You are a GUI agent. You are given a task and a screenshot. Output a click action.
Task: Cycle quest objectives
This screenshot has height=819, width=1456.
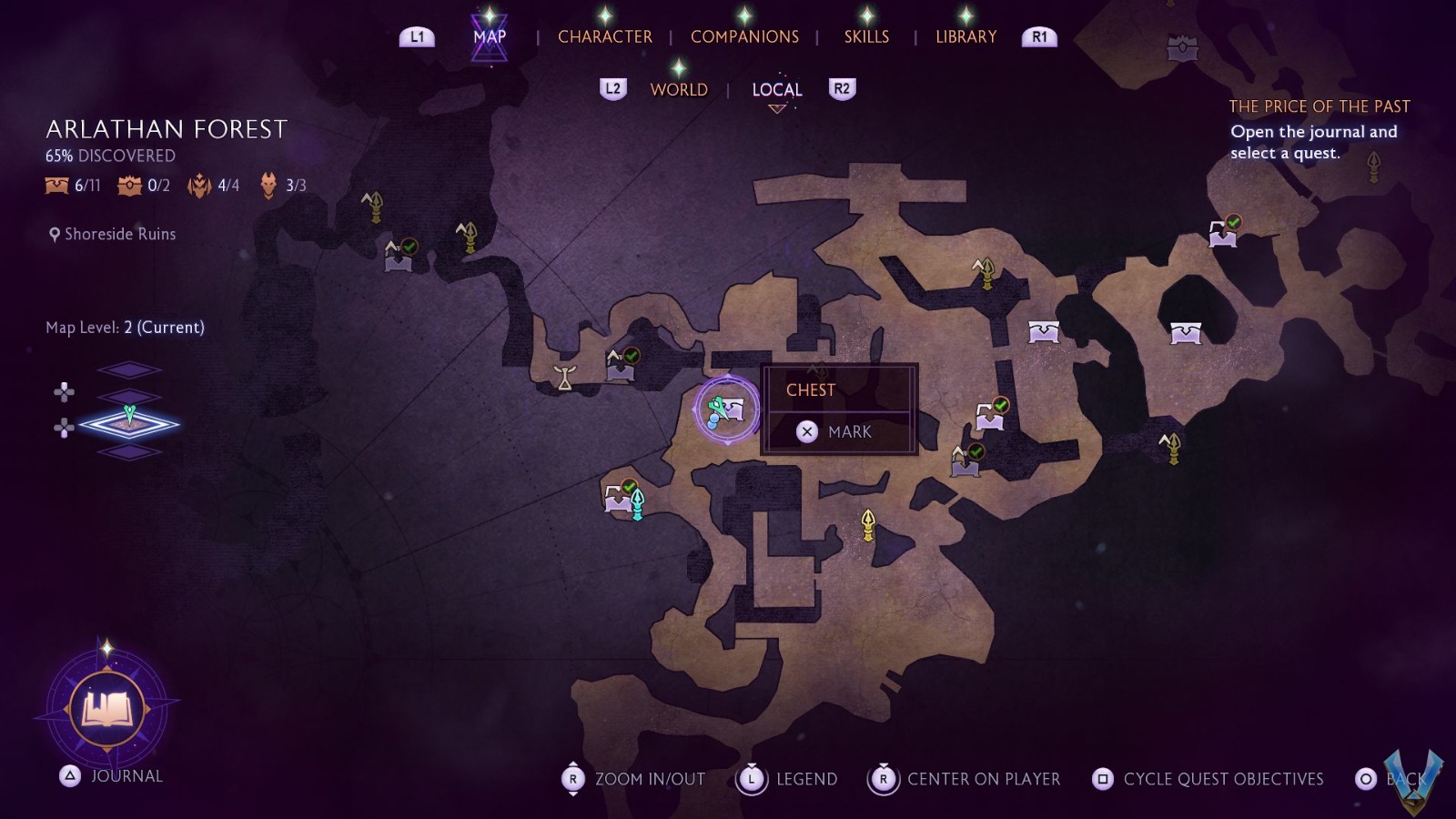tap(1208, 779)
